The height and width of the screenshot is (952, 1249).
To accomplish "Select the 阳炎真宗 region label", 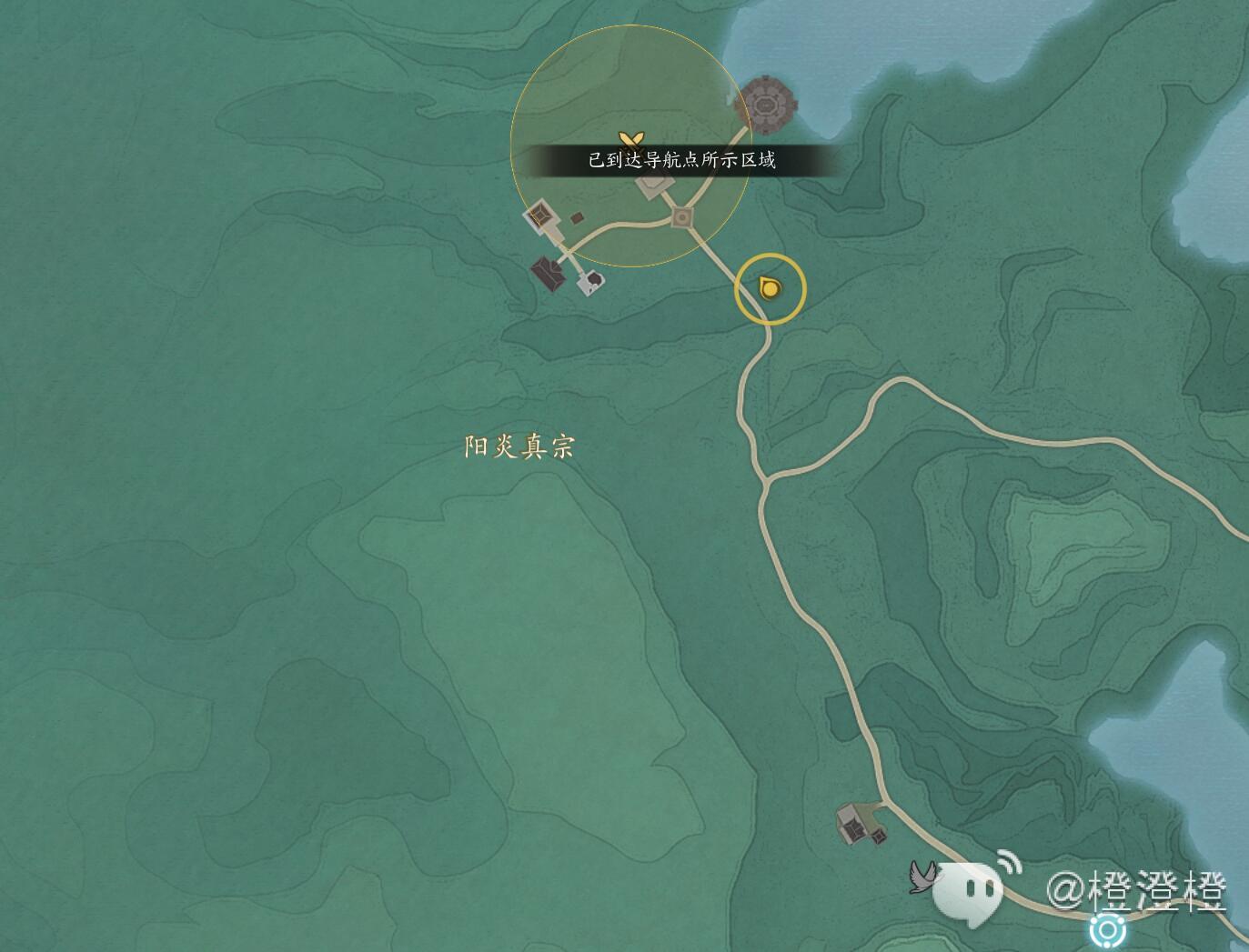I will point(519,446).
